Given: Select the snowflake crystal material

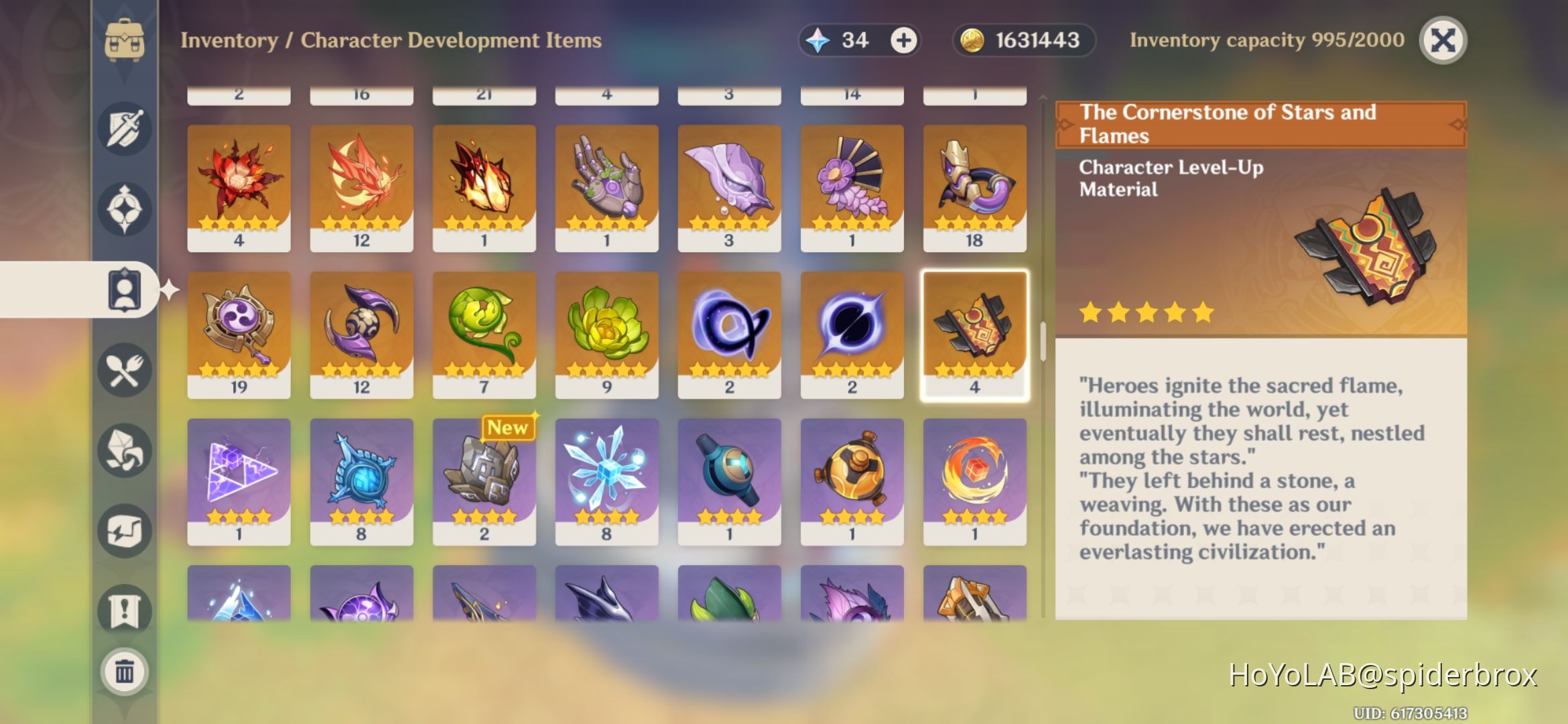Looking at the screenshot, I should click(606, 479).
